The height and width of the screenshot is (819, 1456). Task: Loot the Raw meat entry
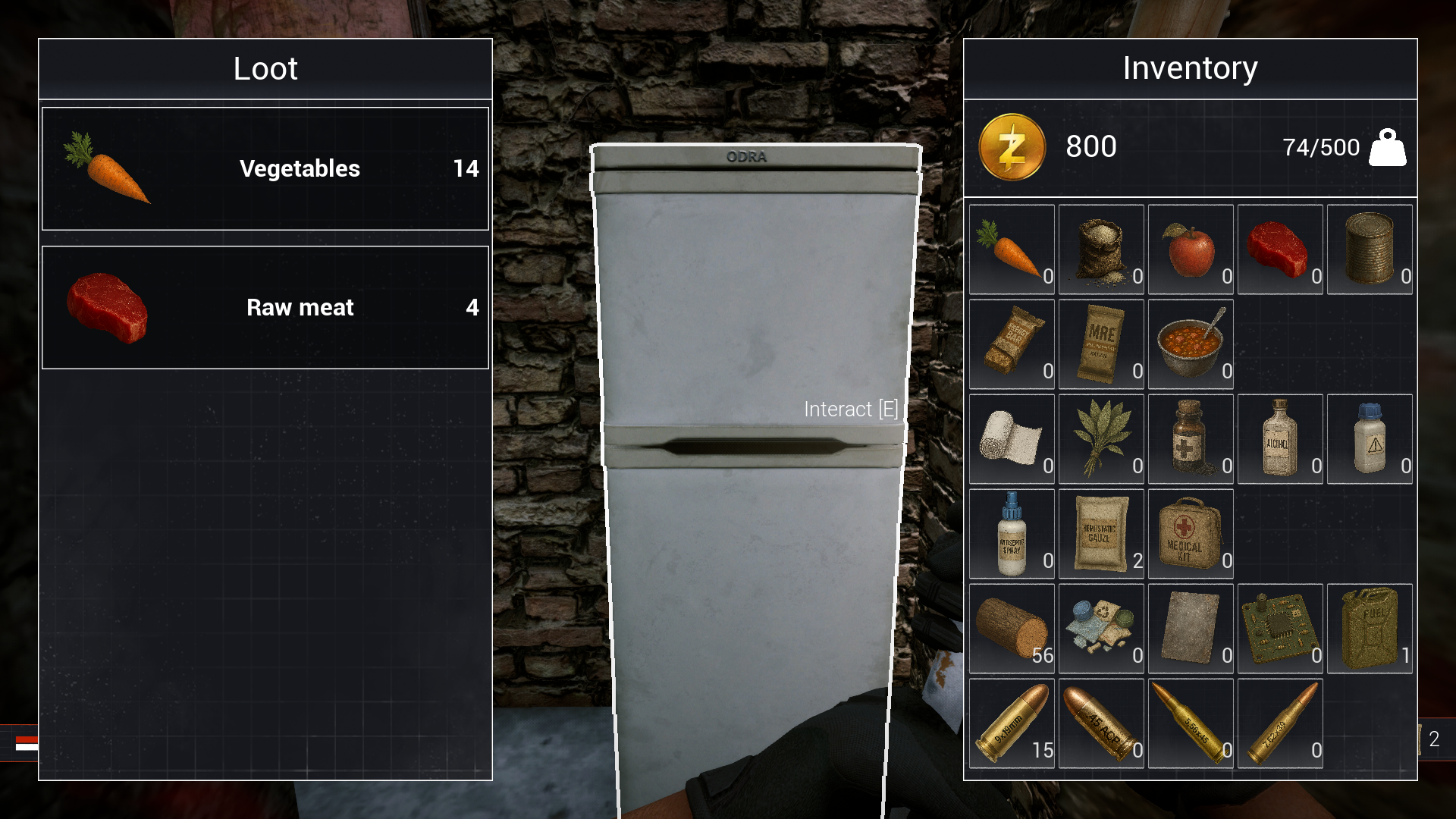point(265,307)
